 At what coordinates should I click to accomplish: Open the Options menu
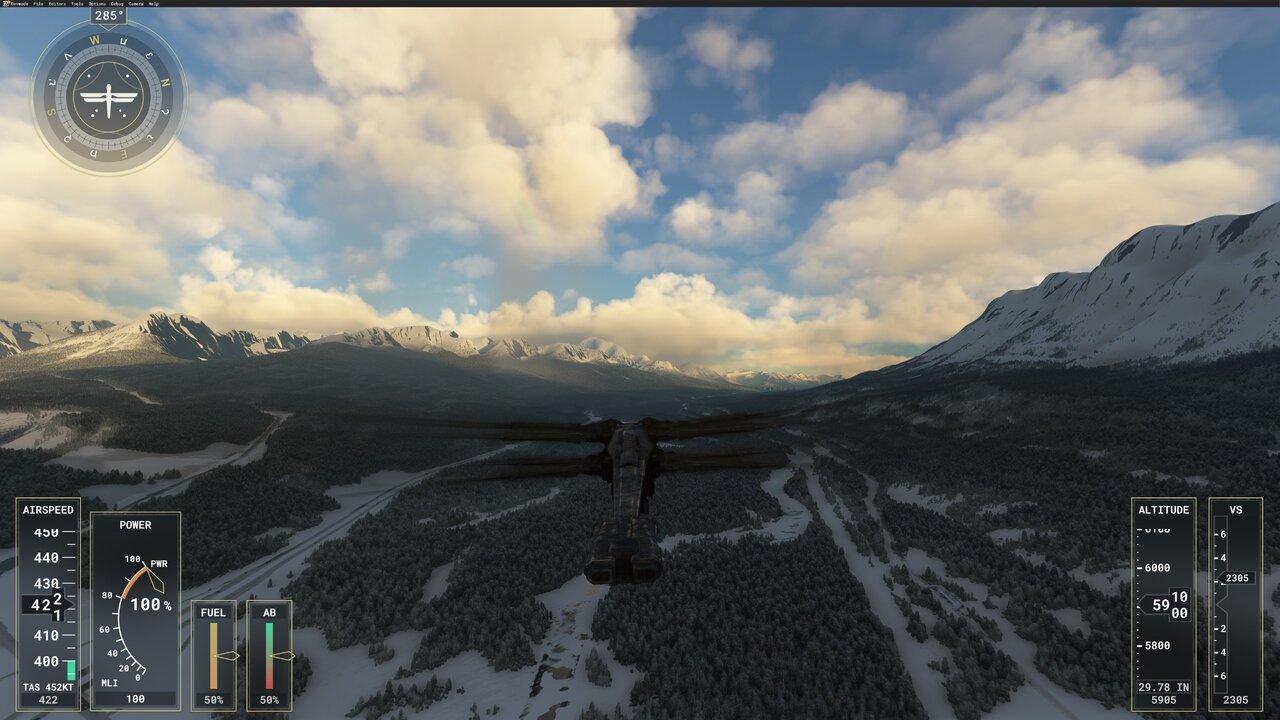97,4
